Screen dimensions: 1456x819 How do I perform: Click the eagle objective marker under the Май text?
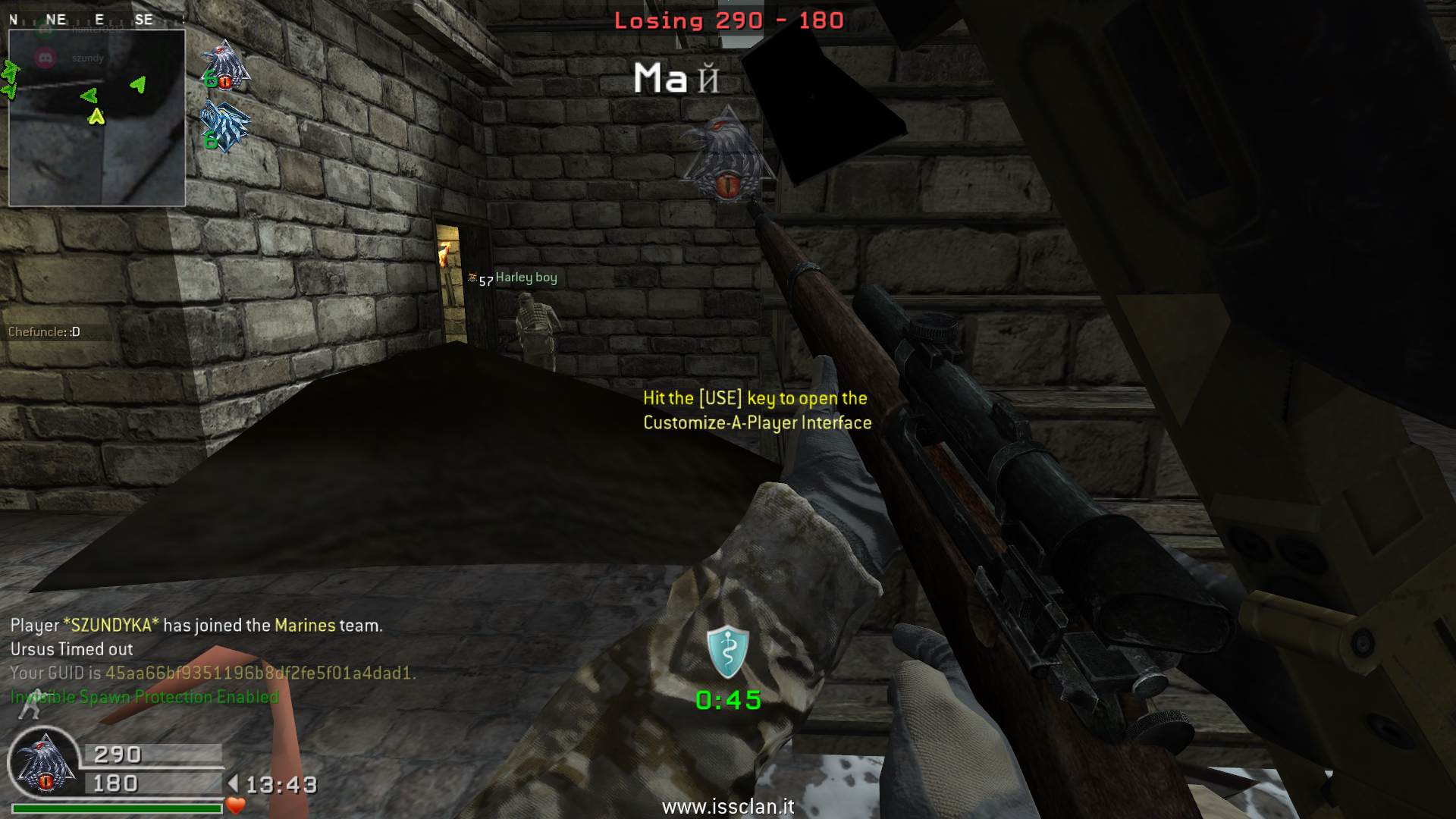click(x=726, y=154)
